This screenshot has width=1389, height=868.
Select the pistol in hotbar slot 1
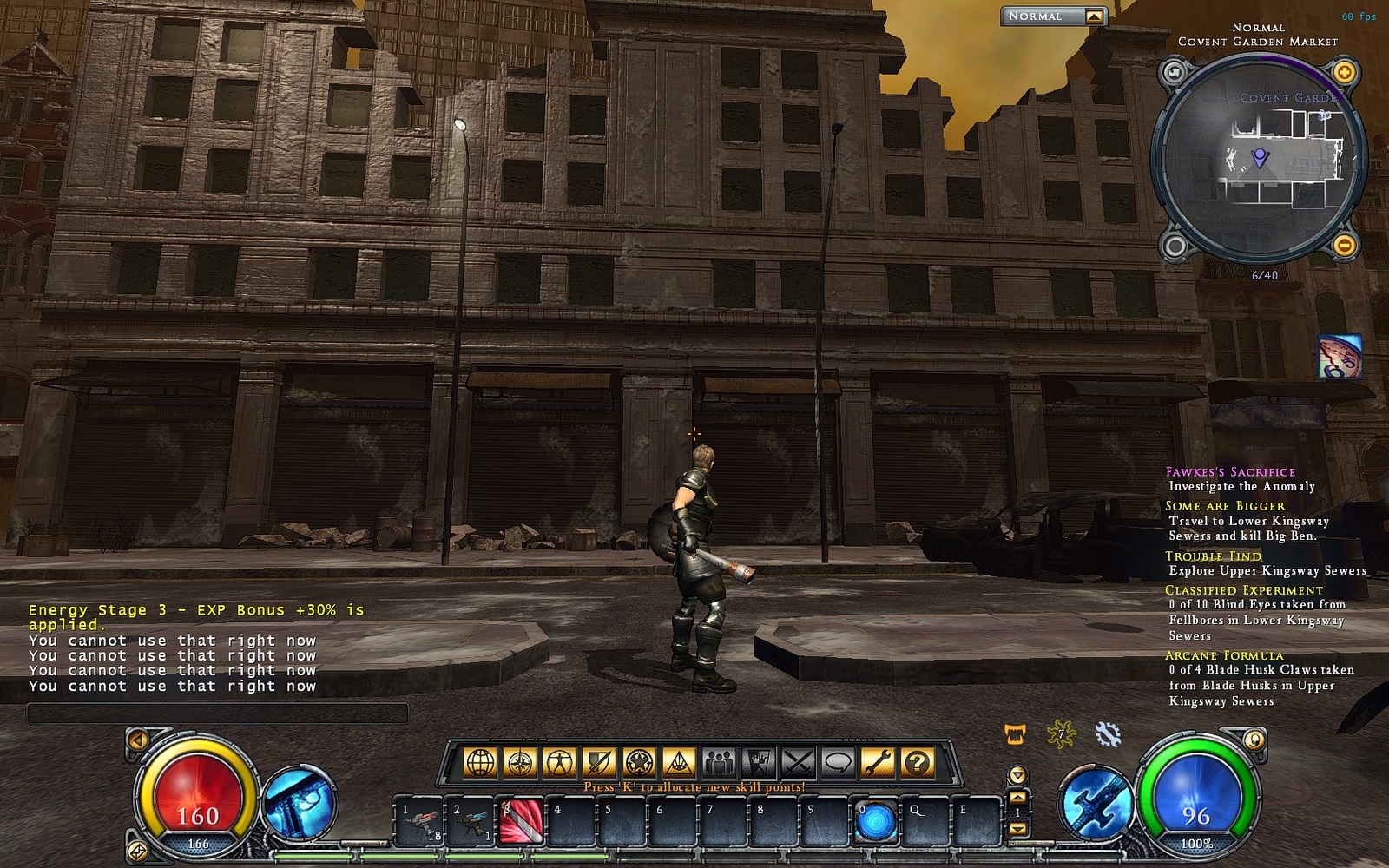coord(419,822)
